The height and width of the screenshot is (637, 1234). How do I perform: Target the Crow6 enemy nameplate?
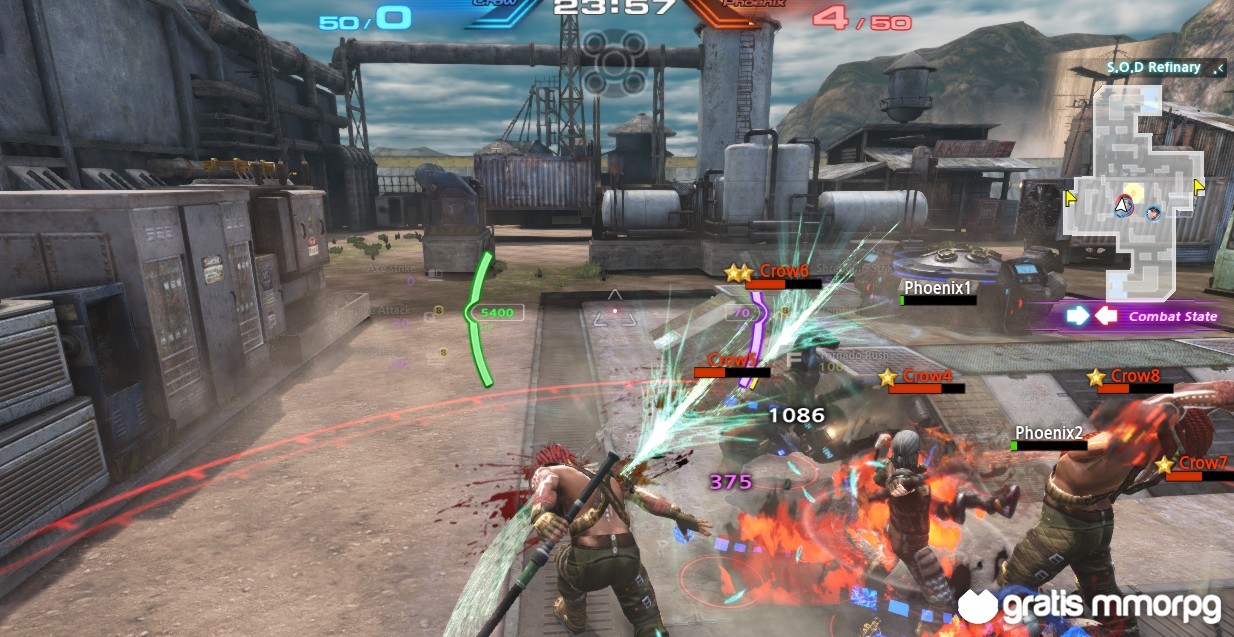[783, 270]
